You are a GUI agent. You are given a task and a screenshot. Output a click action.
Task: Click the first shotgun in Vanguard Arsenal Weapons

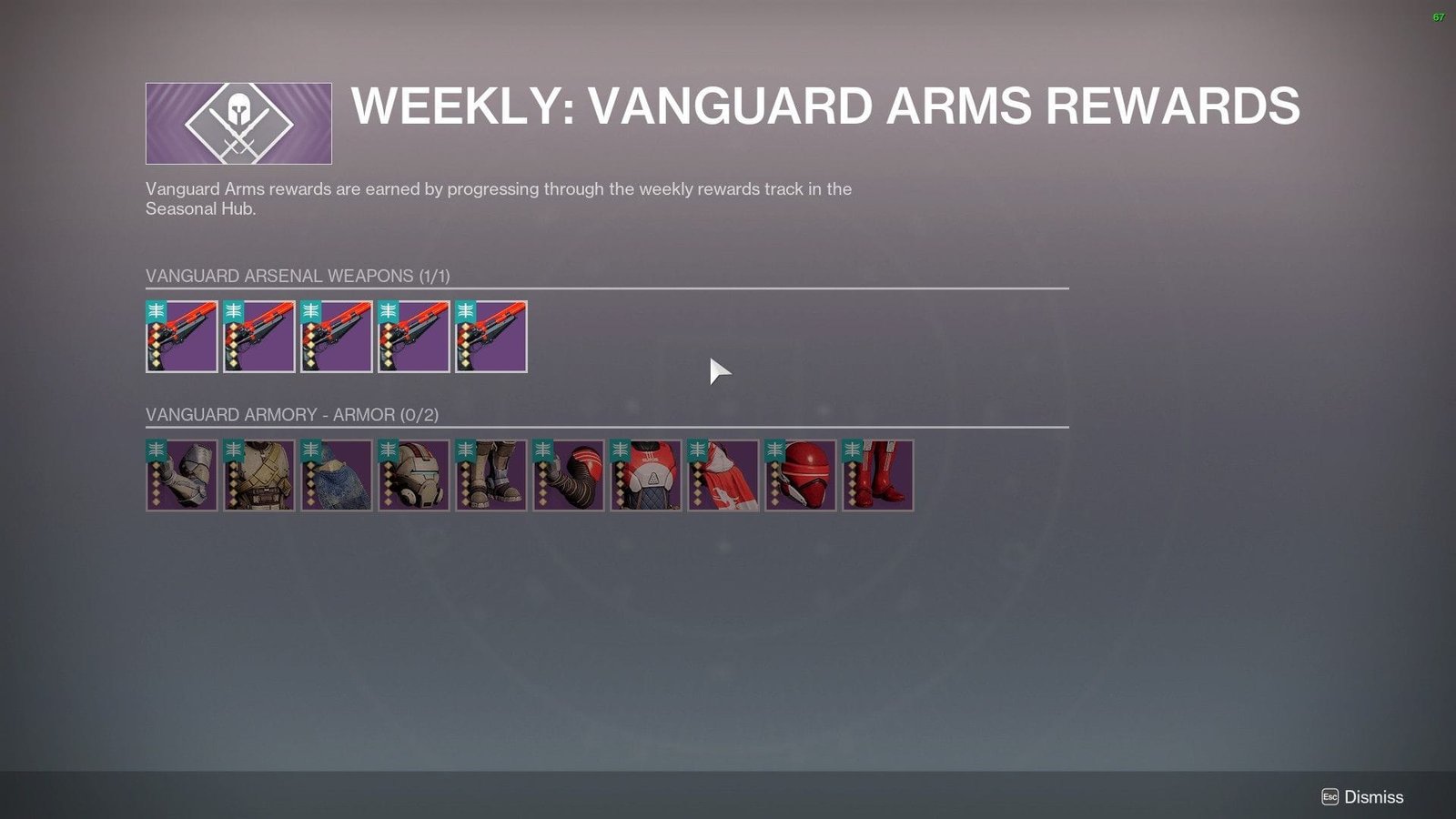click(x=182, y=337)
